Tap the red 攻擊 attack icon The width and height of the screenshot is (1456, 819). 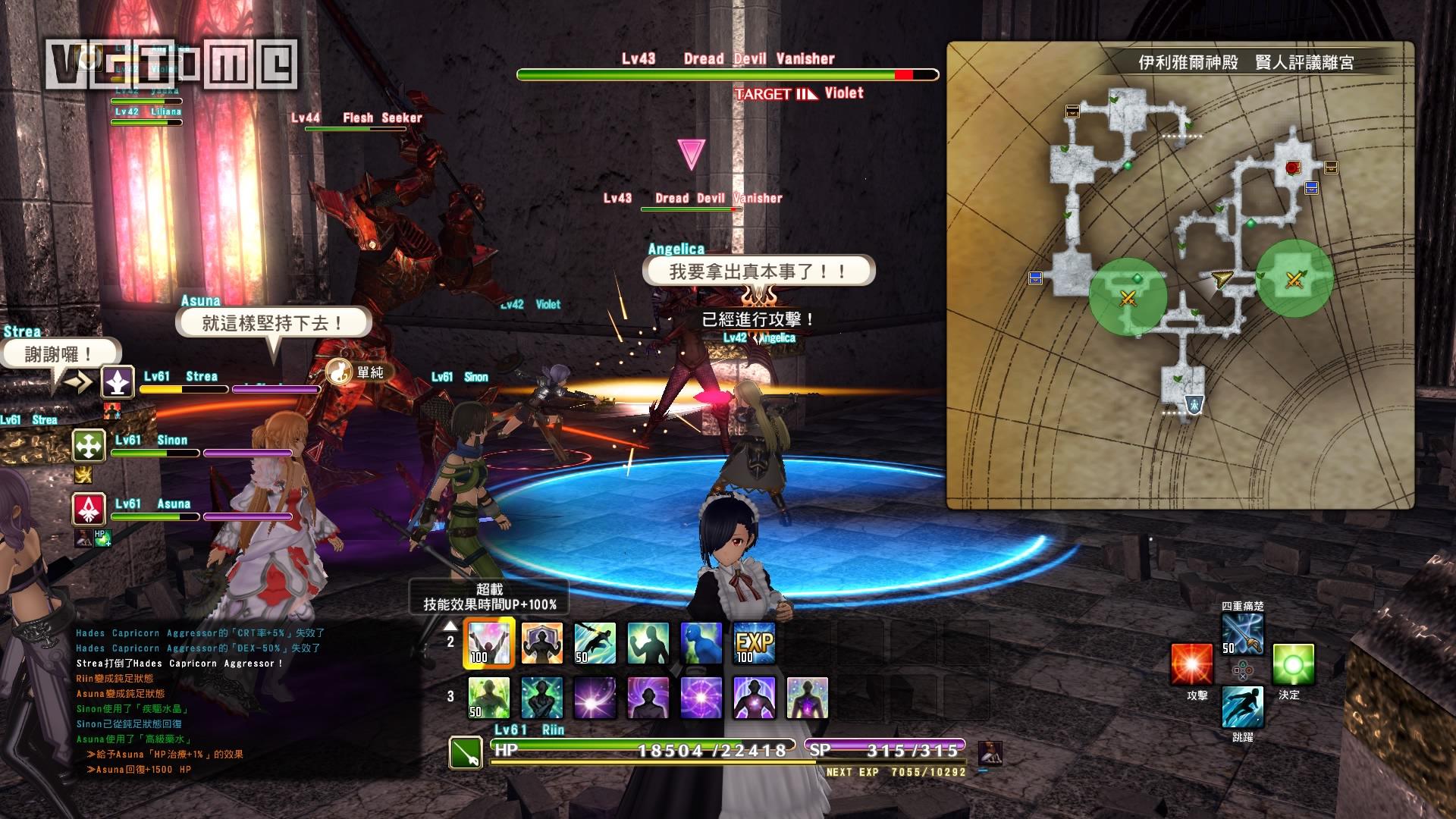coord(1191,665)
